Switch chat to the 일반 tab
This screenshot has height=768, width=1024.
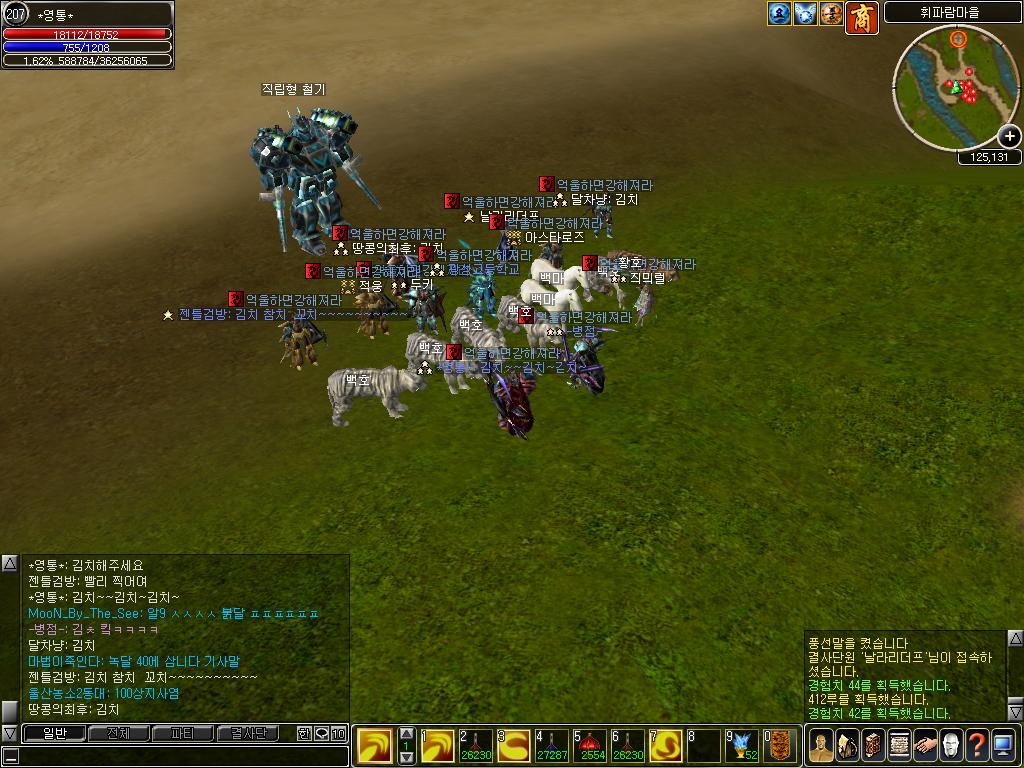point(55,733)
